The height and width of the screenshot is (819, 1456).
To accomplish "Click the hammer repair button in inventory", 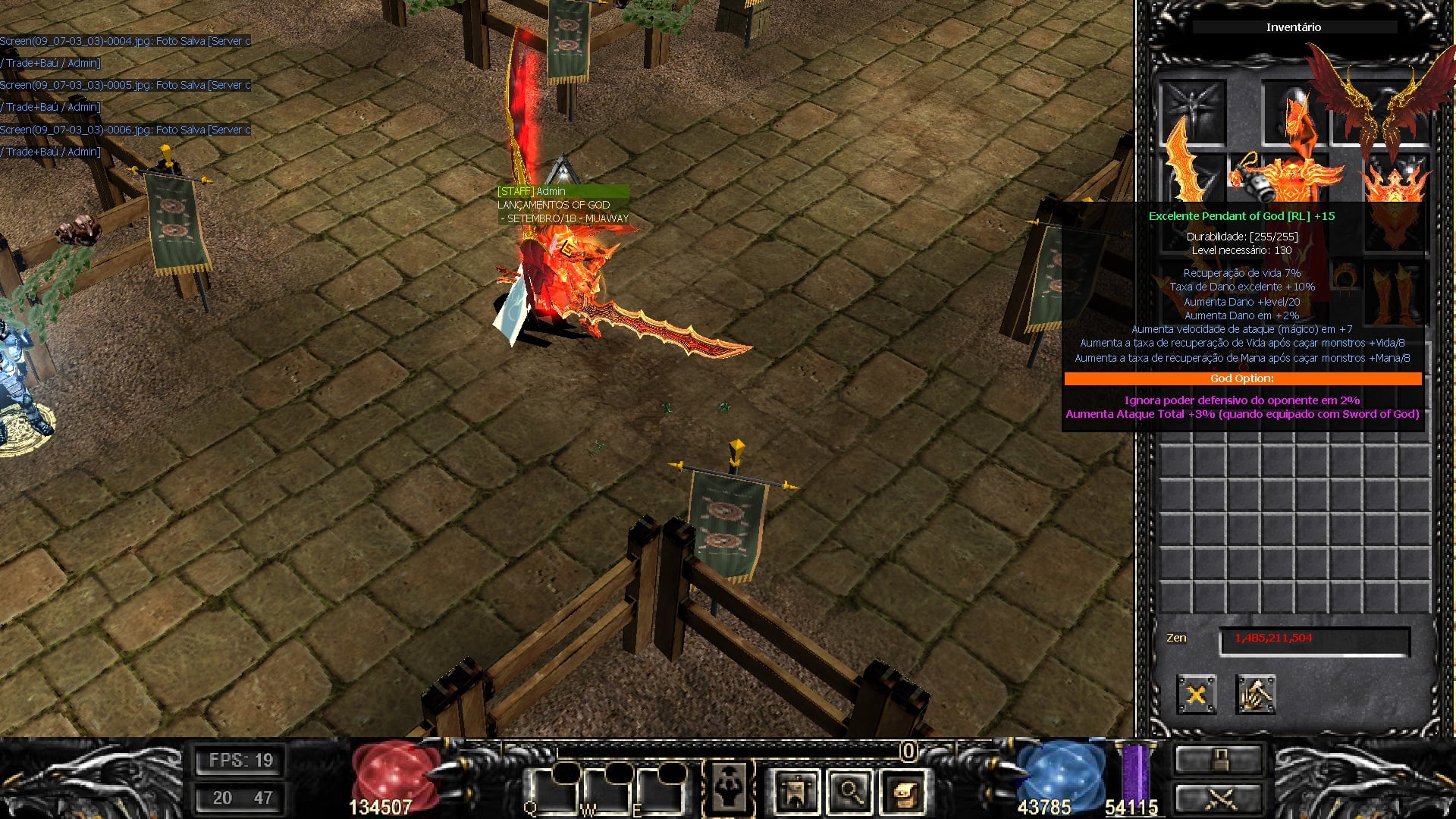I will [1255, 695].
